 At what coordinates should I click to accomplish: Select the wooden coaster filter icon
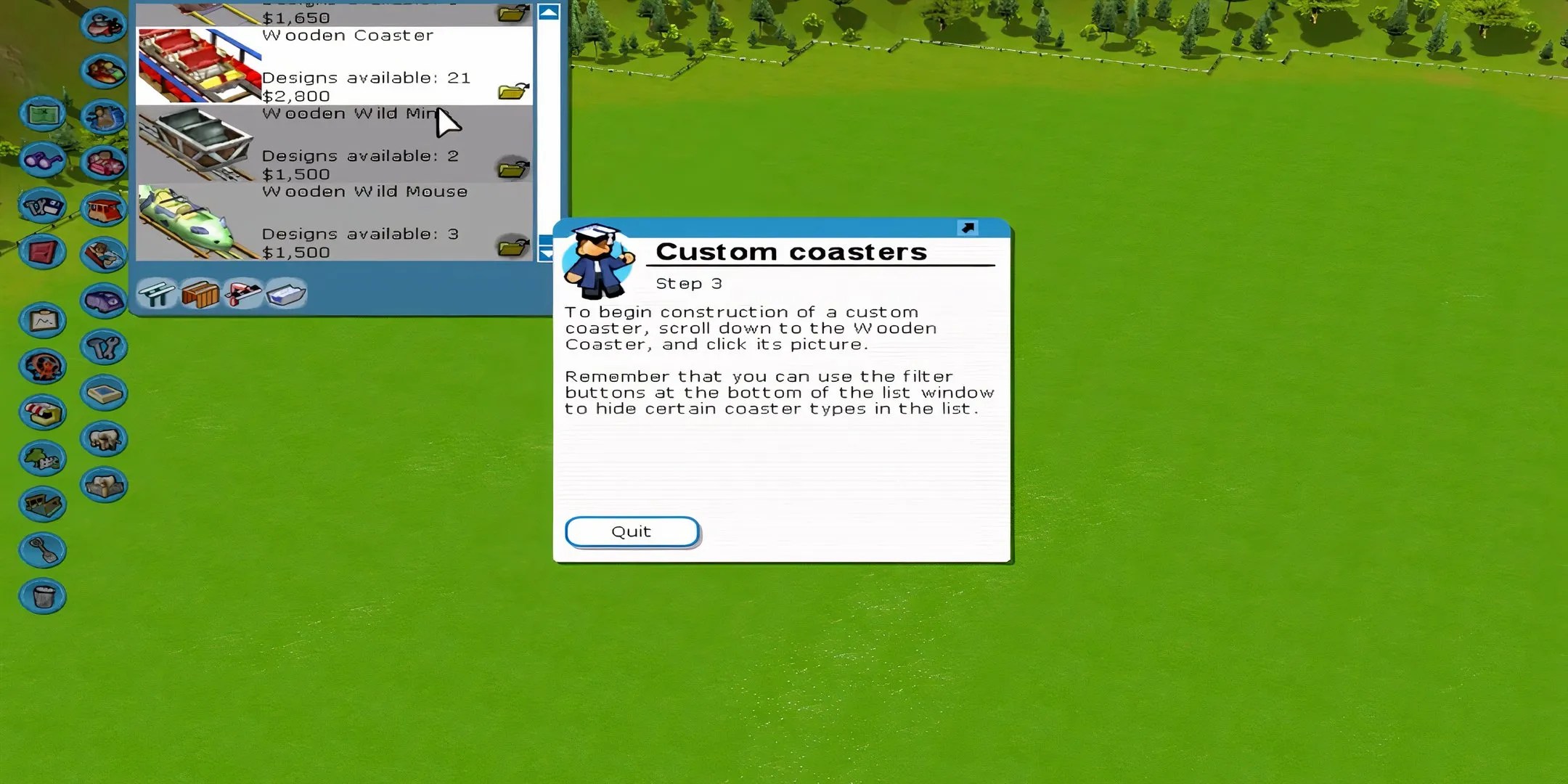tap(201, 294)
